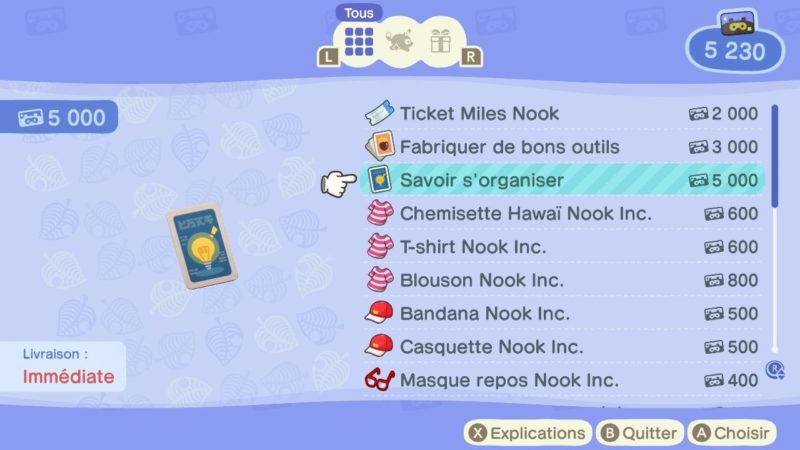Pick Chemisette Hawaï Nook Inc. item

[560, 213]
